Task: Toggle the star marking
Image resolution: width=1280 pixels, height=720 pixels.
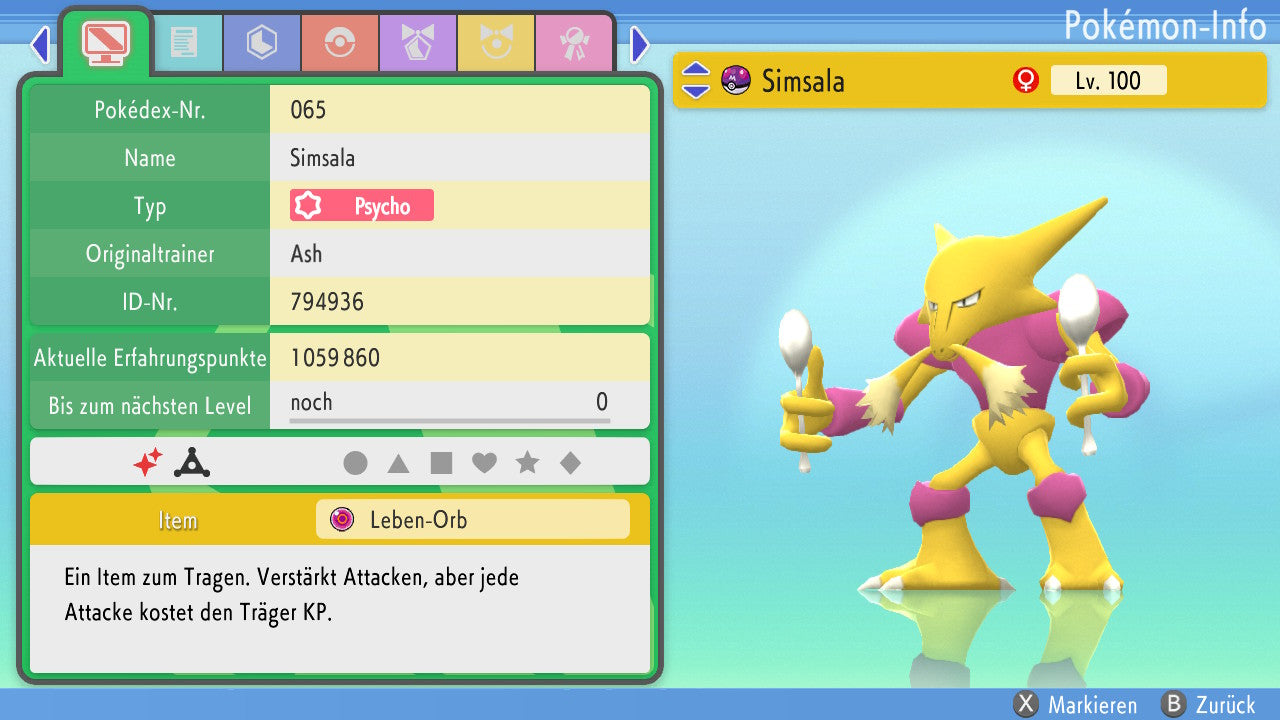Action: (527, 463)
